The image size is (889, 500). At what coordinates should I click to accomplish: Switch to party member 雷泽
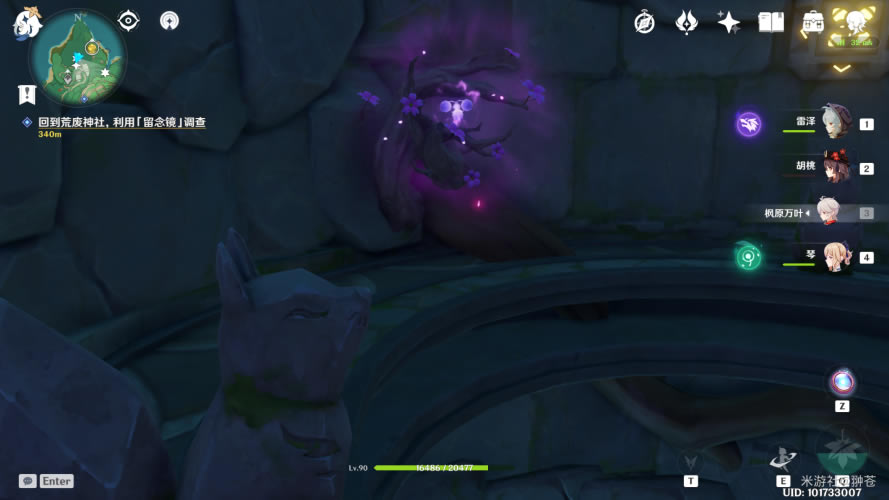point(834,124)
